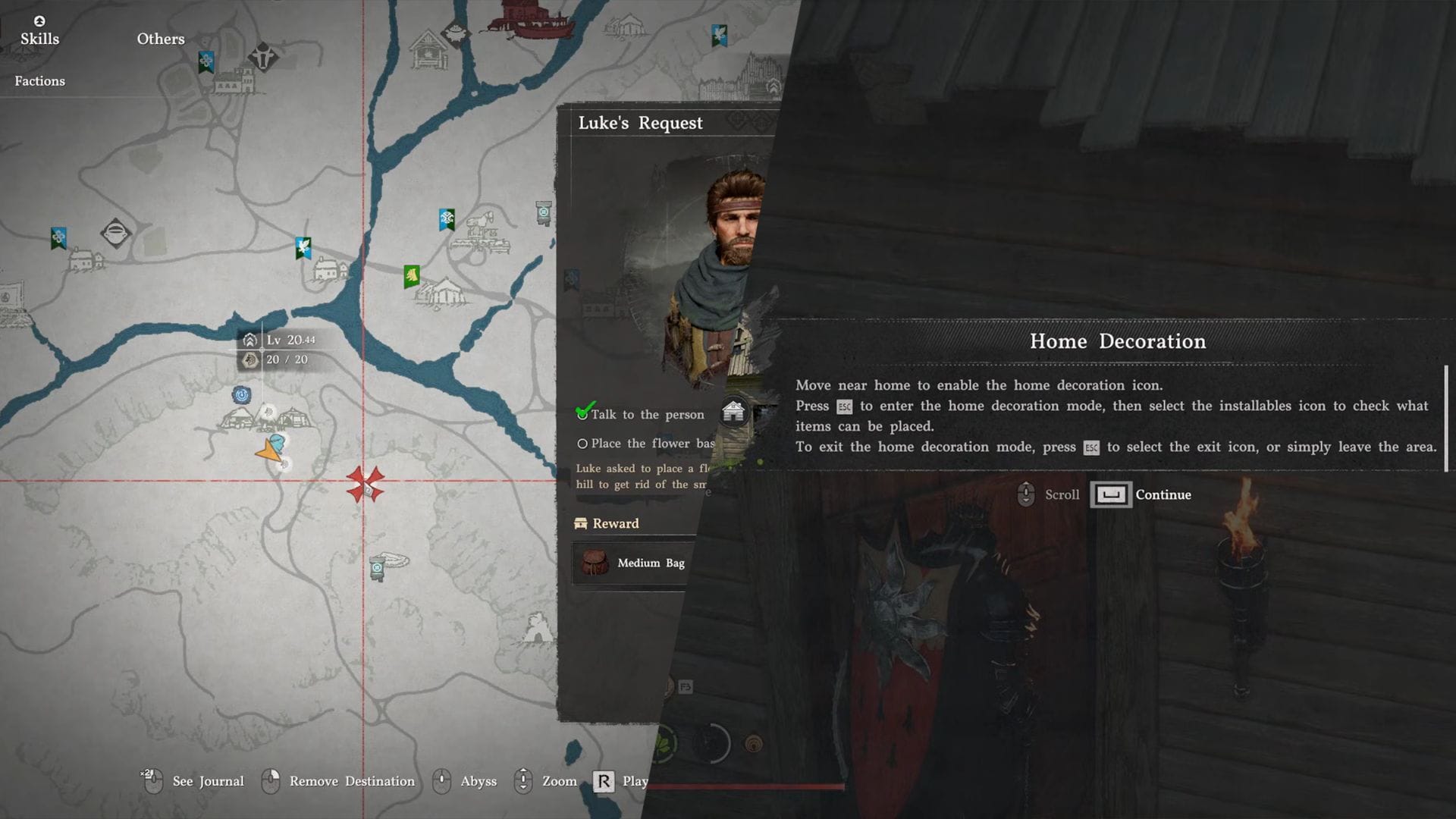Click the Abyss map option
The height and width of the screenshot is (819, 1456).
[478, 781]
